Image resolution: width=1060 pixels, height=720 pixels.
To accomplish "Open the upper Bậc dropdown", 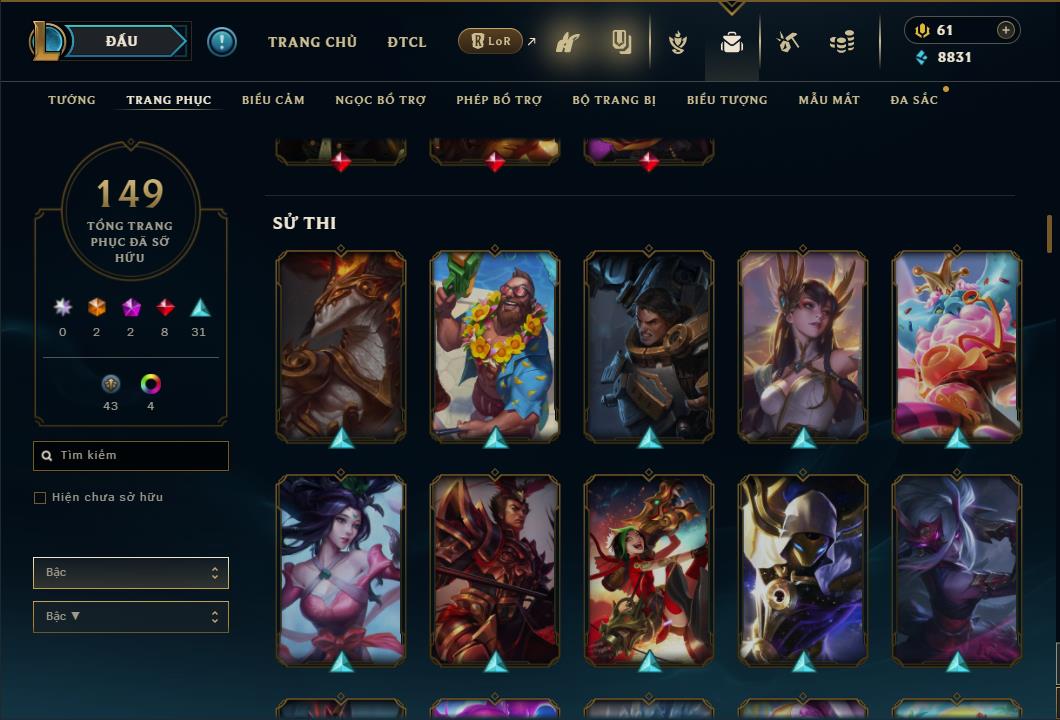I will click(x=131, y=573).
